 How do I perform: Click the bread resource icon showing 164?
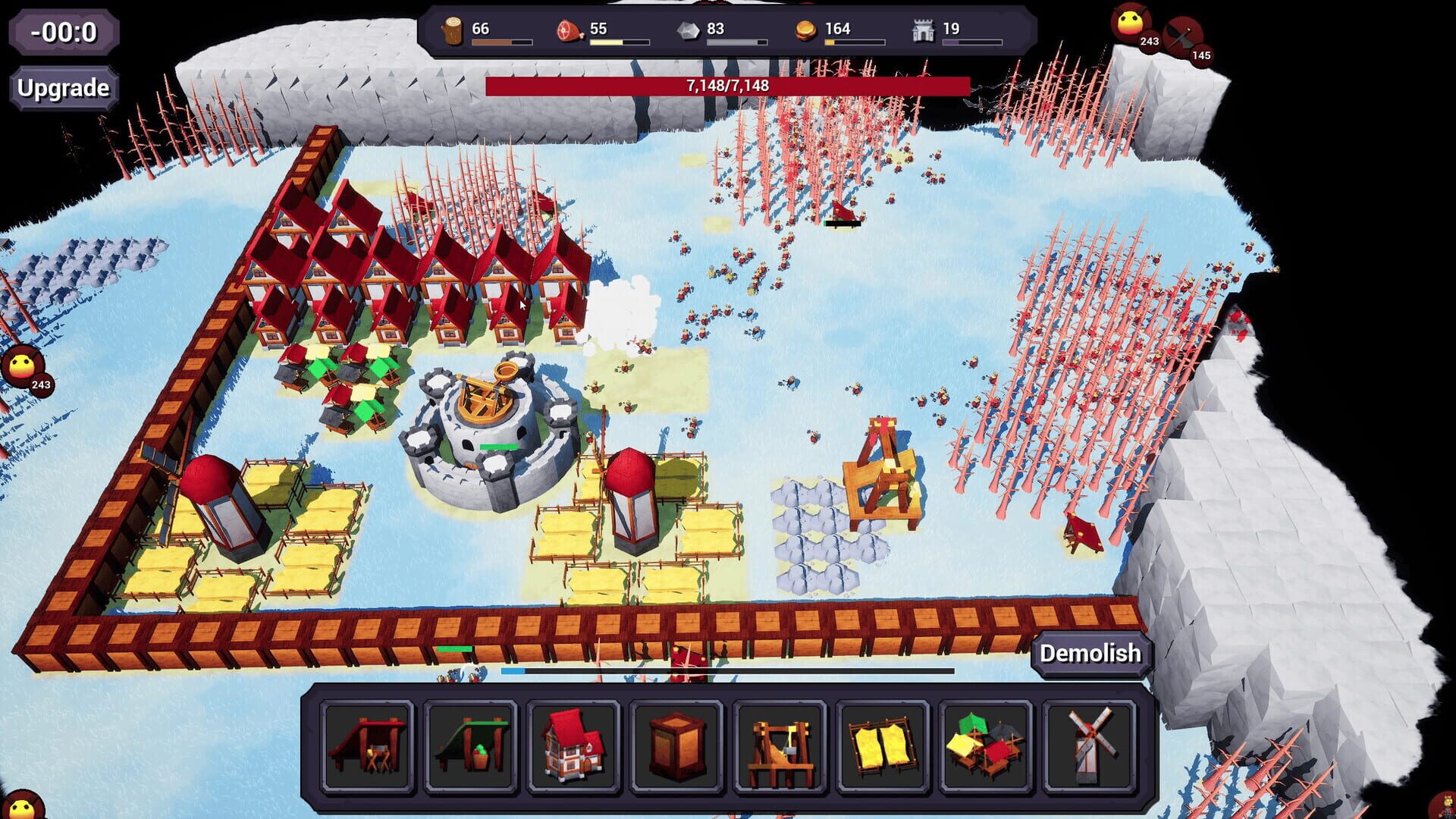[x=806, y=29]
